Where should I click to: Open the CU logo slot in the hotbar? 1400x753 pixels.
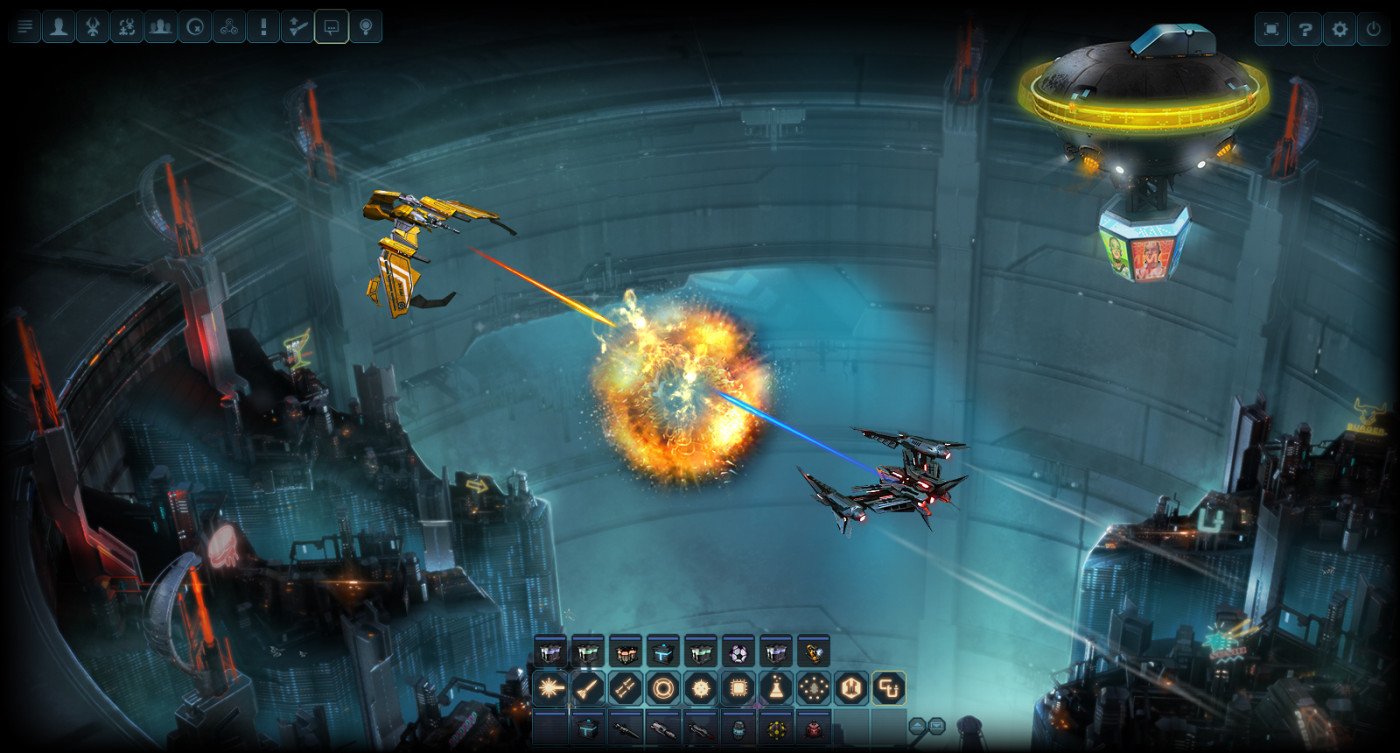pos(891,688)
